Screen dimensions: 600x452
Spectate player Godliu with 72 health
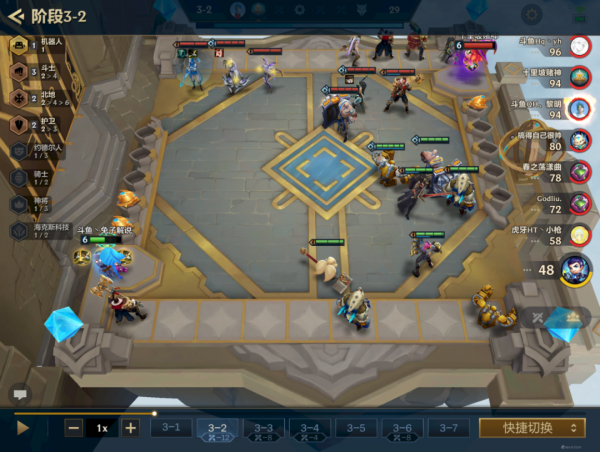579,204
